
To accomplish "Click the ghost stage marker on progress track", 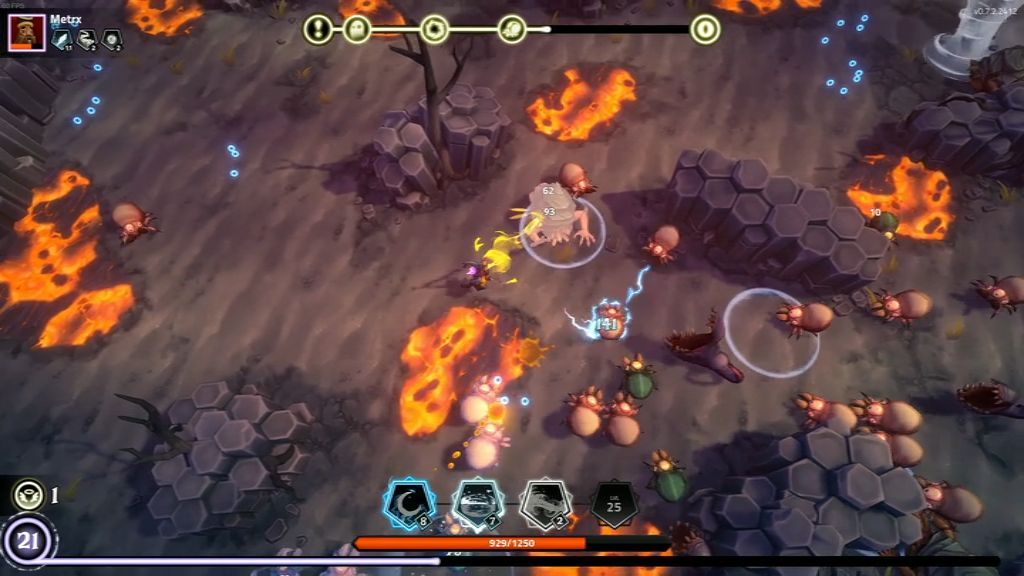I will [x=357, y=29].
